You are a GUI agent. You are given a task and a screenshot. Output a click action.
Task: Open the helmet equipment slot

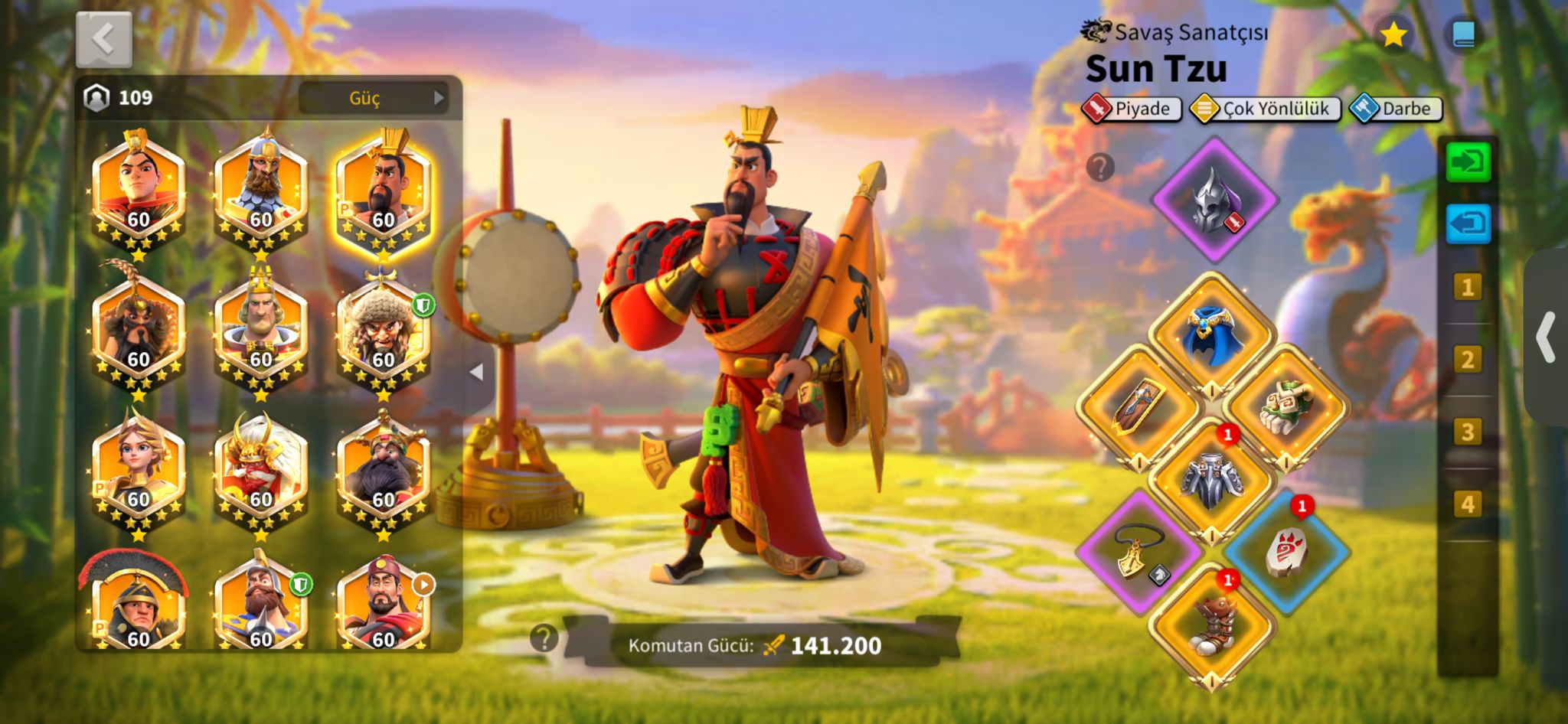[x=1214, y=201]
